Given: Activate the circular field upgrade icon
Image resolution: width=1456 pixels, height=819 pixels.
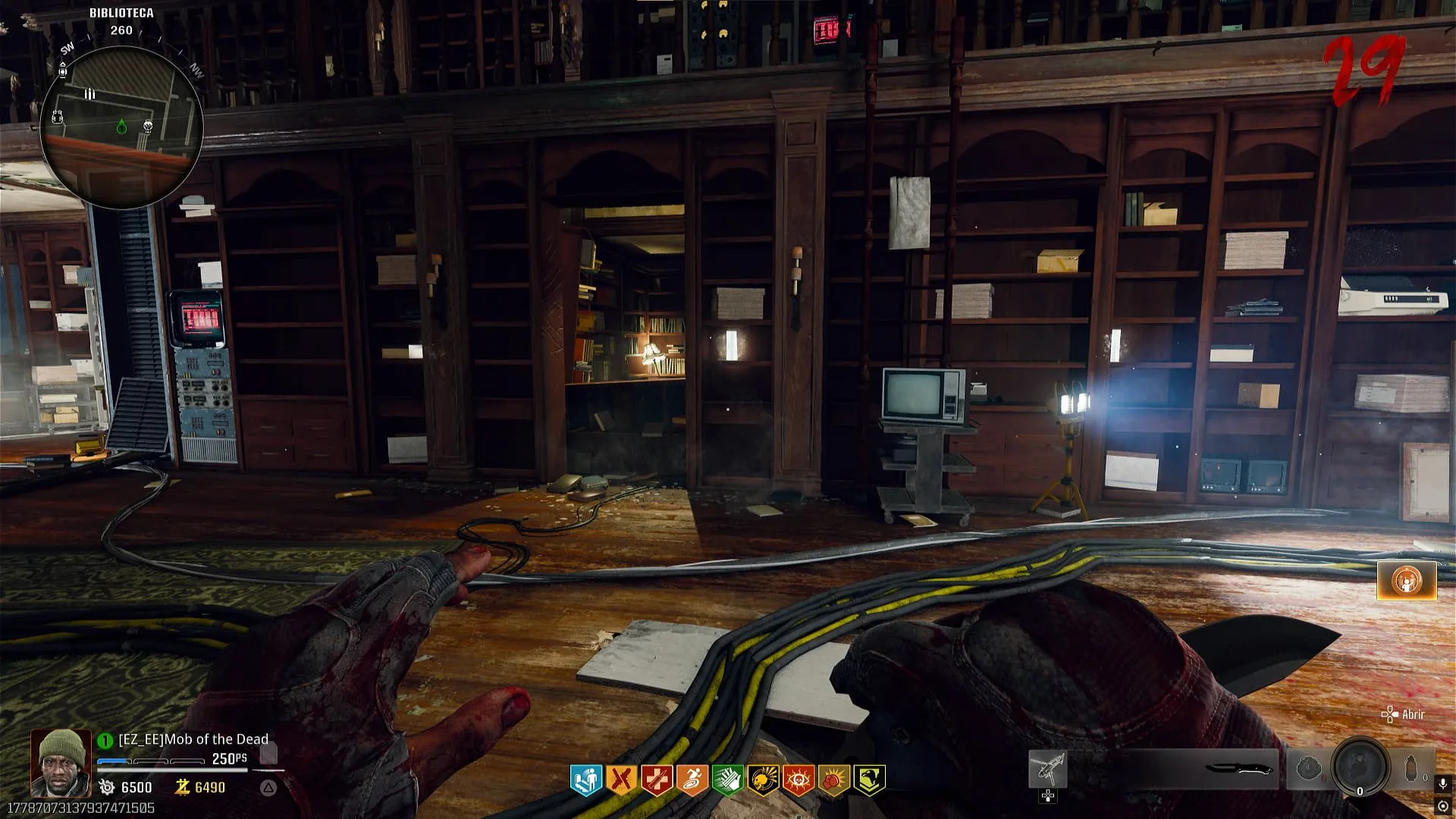Looking at the screenshot, I should 1360,768.
